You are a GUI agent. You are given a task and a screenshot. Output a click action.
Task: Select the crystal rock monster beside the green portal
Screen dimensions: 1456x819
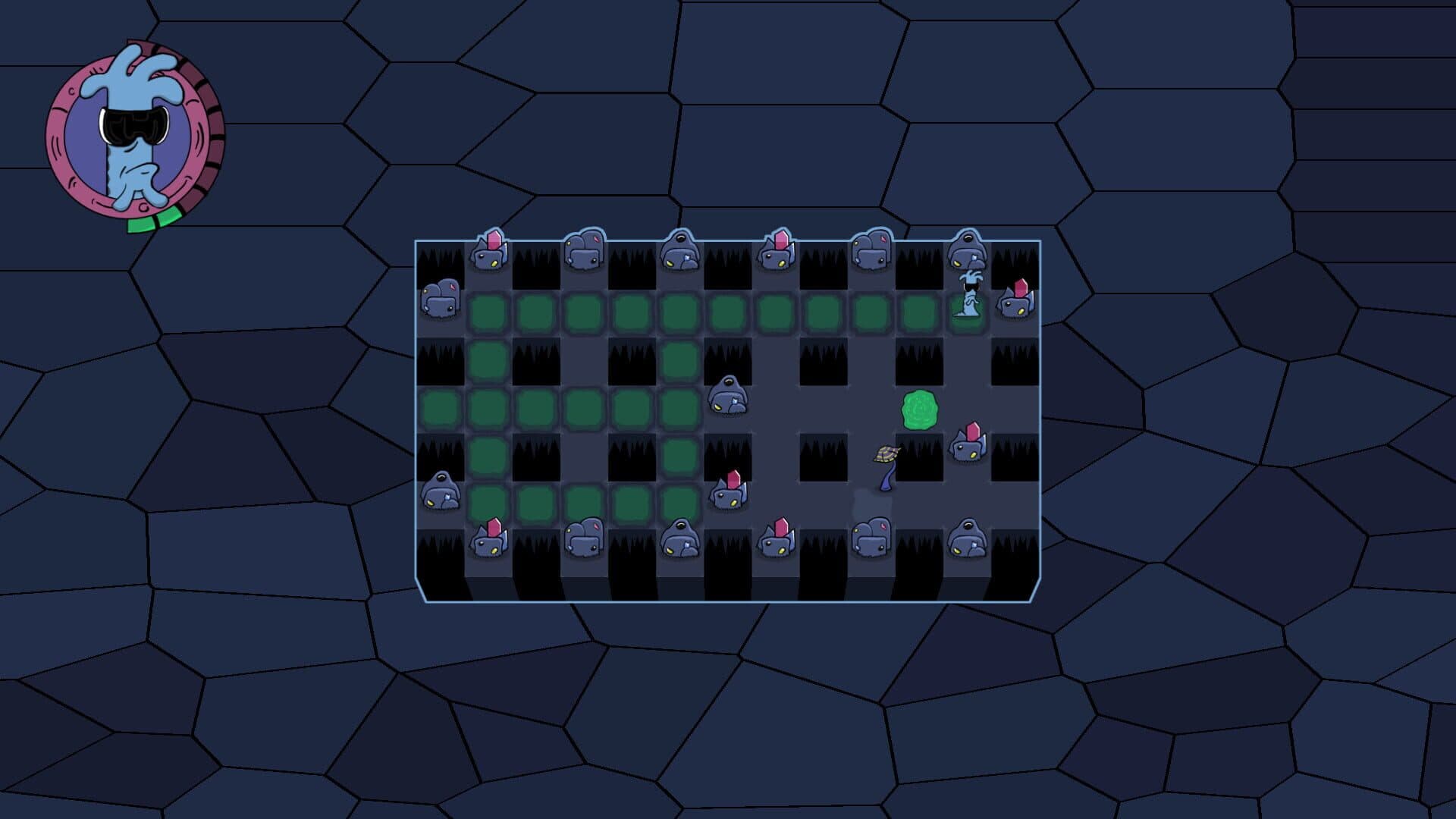(x=971, y=447)
